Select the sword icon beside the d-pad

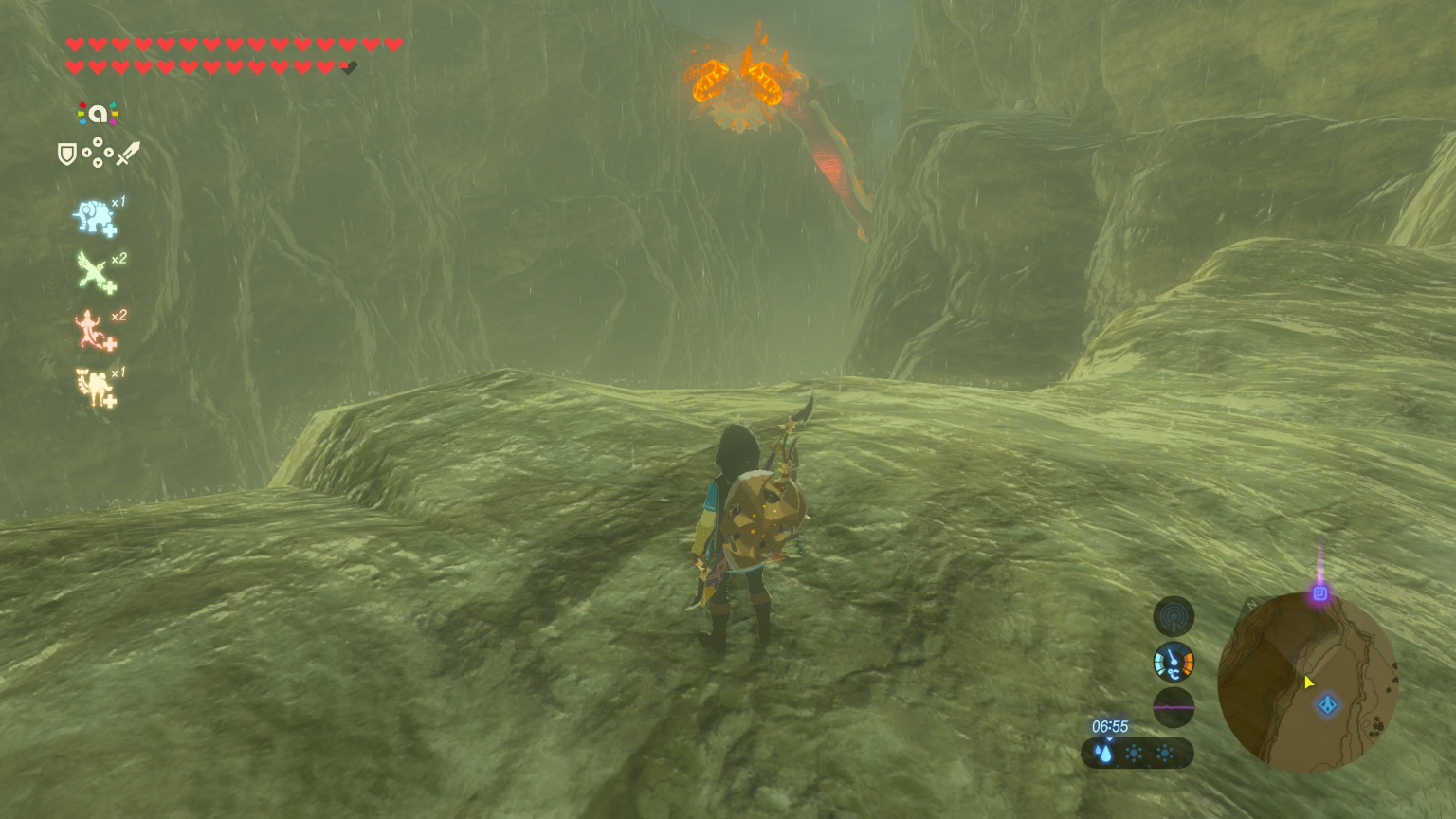[128, 154]
